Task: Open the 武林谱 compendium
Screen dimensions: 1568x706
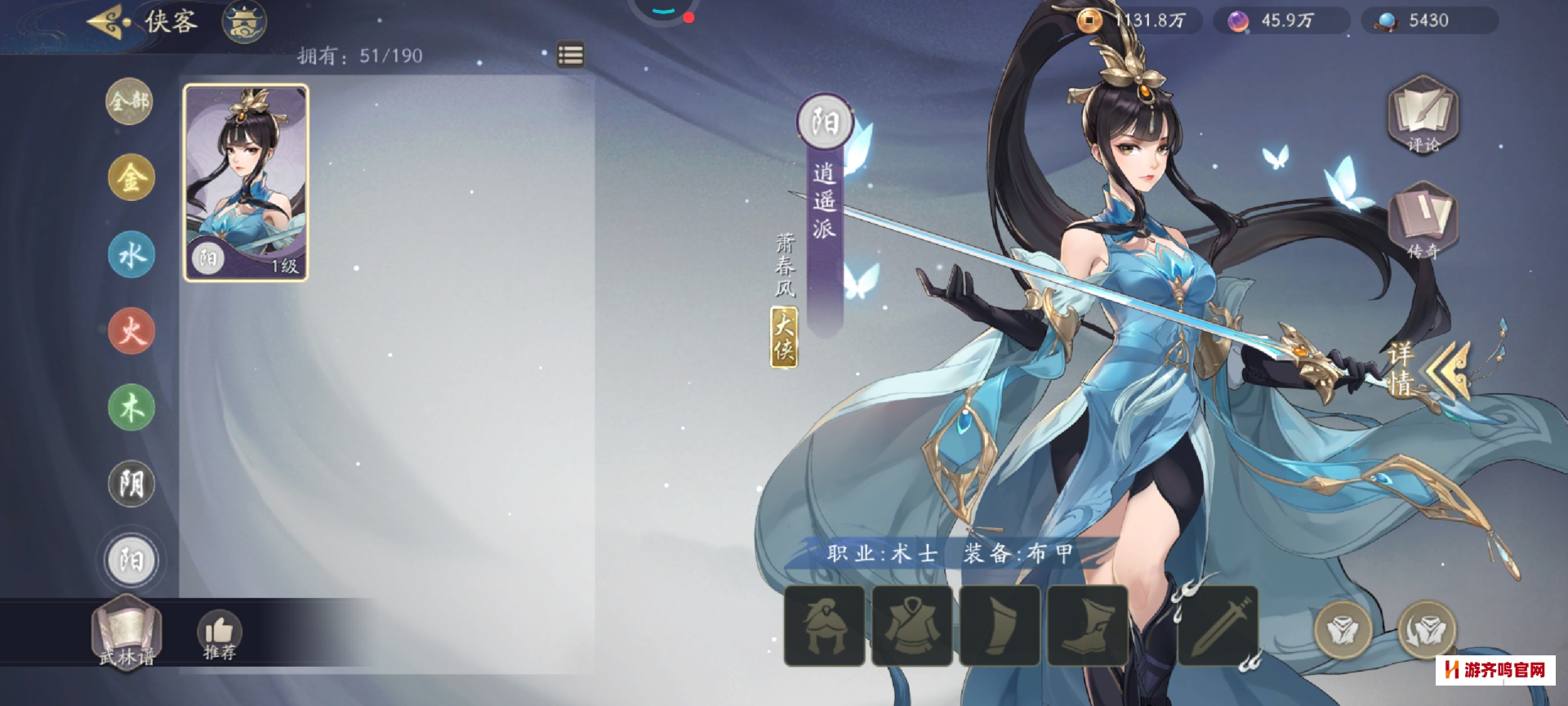Action: pos(127,633)
